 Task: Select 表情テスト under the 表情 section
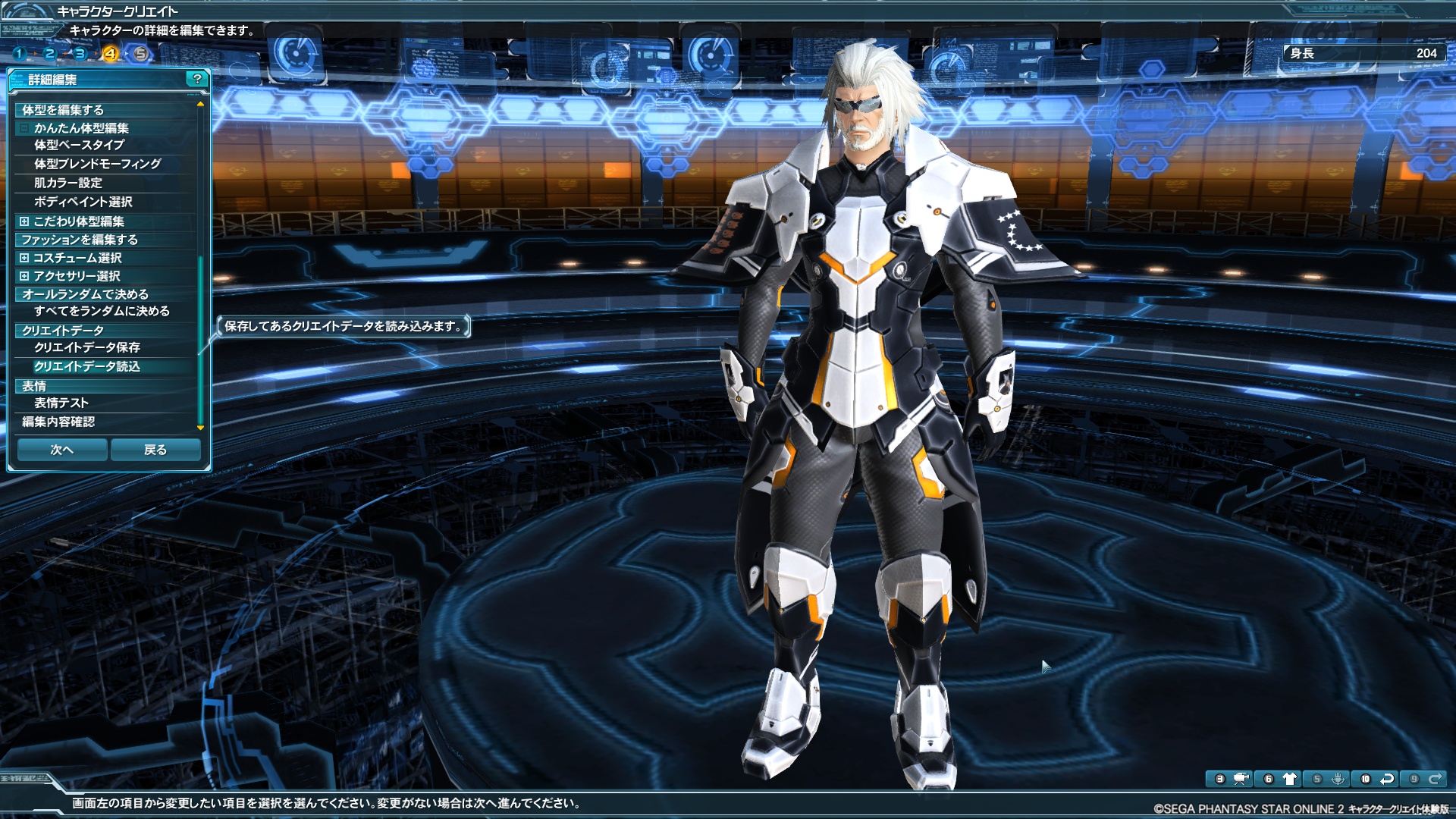(61, 403)
